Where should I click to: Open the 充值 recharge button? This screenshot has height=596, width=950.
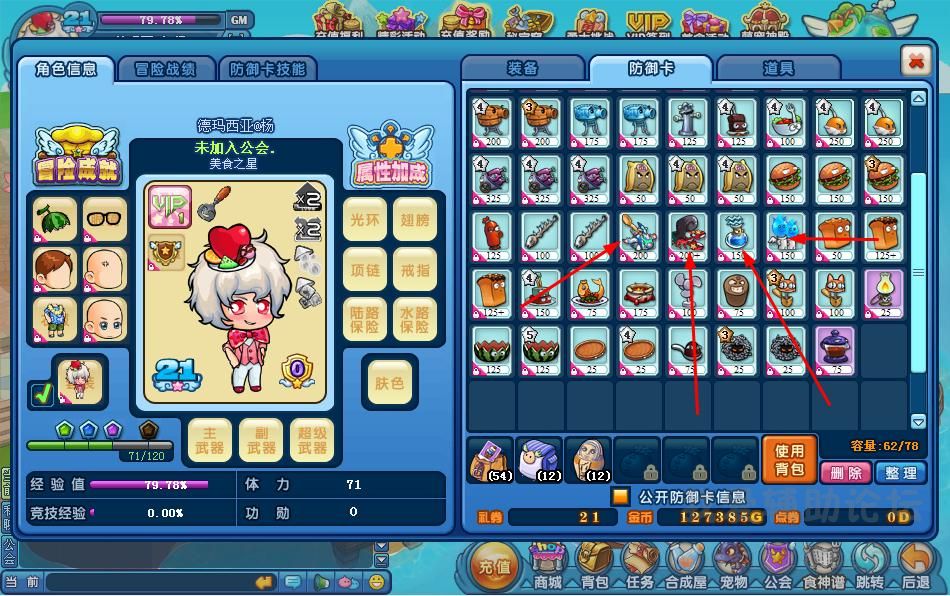coord(494,566)
